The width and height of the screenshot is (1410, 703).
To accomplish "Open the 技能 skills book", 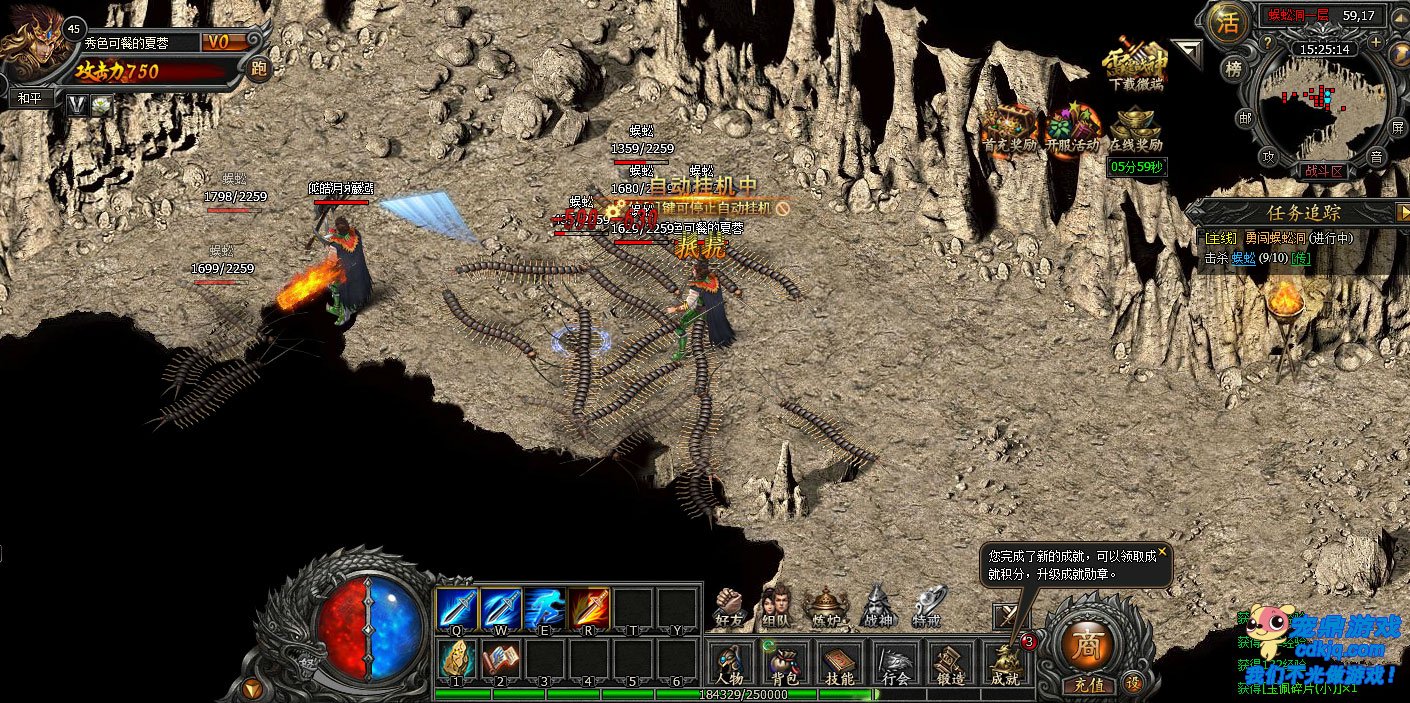I will point(839,664).
